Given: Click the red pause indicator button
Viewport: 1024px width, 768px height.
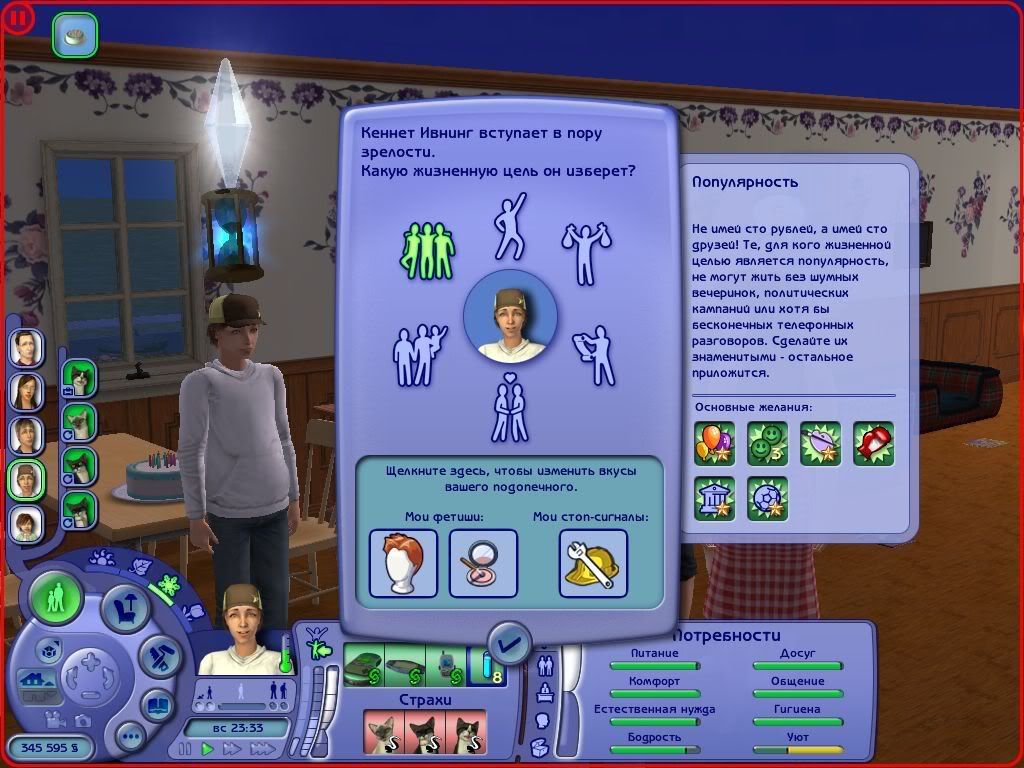Looking at the screenshot, I should coord(20,17).
